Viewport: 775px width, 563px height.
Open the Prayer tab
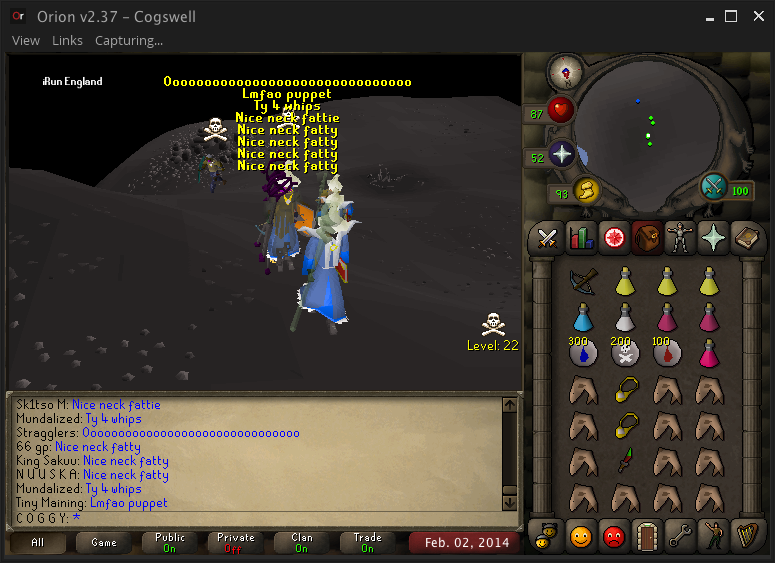(714, 237)
